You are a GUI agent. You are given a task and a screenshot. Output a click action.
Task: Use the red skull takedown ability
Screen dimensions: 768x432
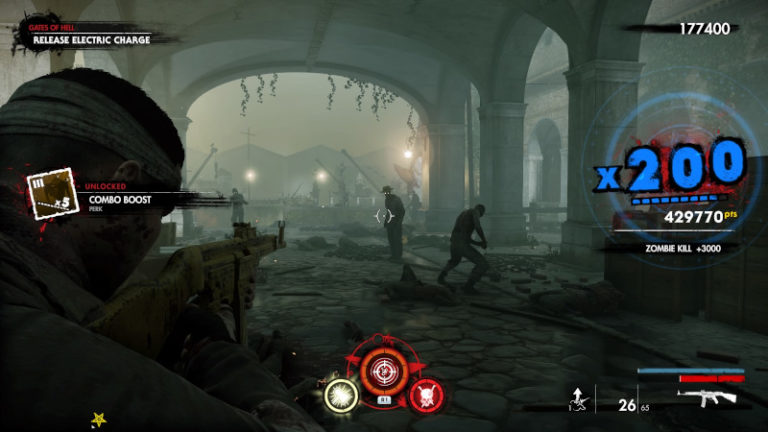coord(427,394)
